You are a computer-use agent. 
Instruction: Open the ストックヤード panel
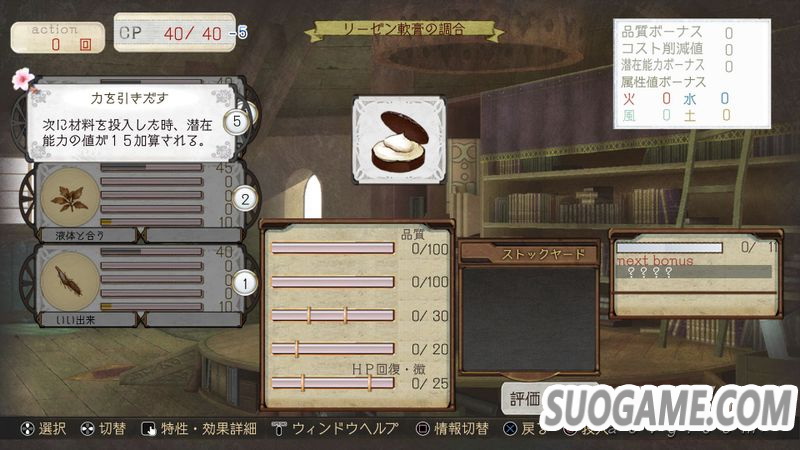(529, 255)
